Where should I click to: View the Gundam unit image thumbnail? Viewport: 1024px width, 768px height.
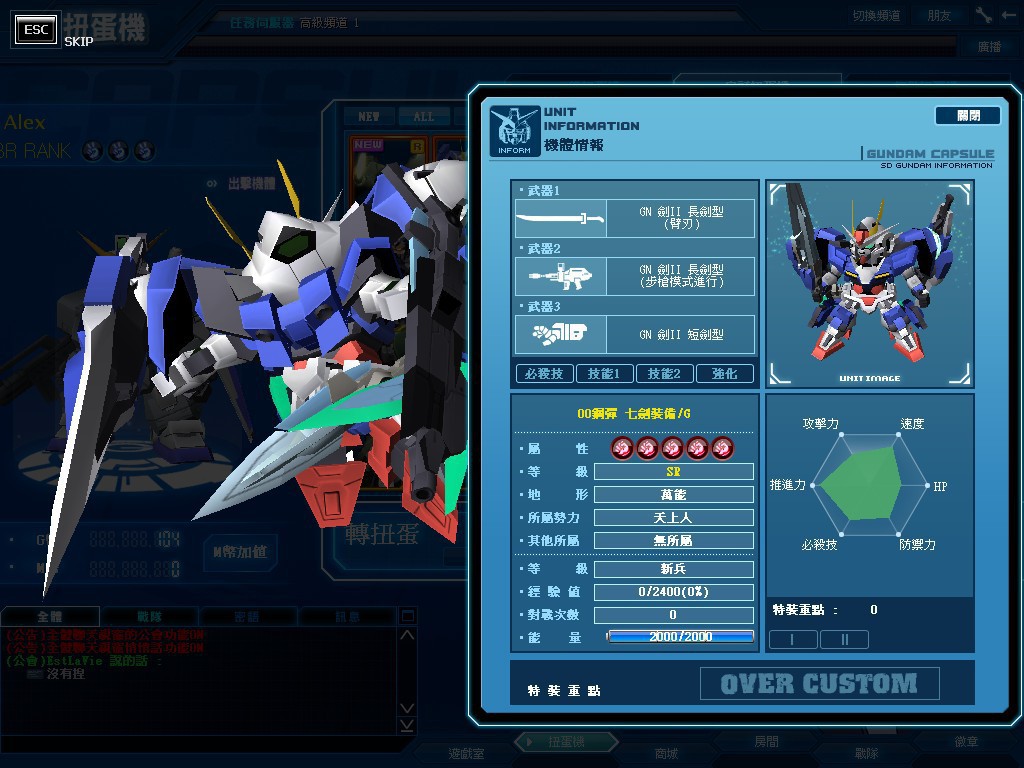pos(869,283)
